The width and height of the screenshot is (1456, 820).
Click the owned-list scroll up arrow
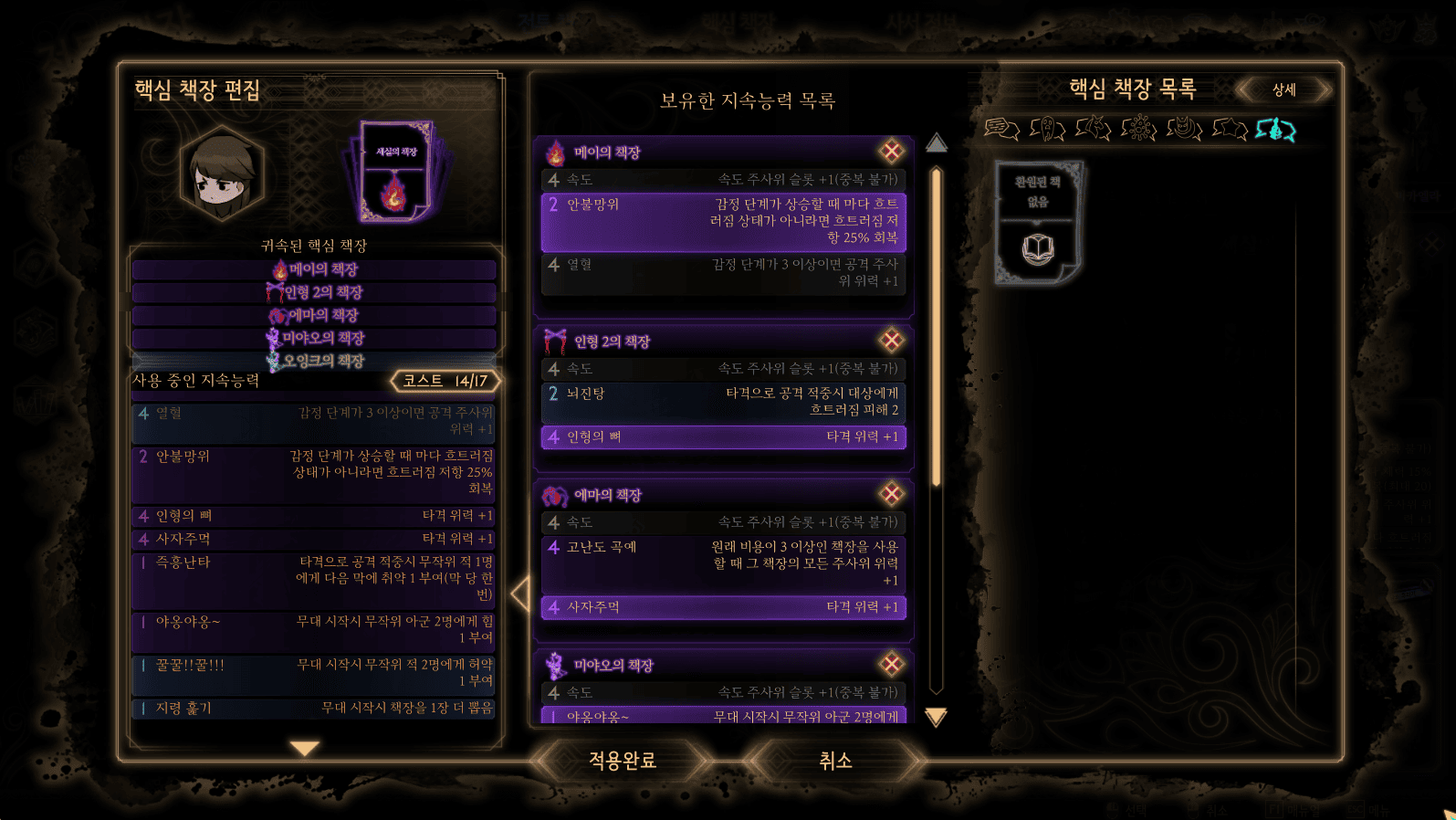coord(936,143)
